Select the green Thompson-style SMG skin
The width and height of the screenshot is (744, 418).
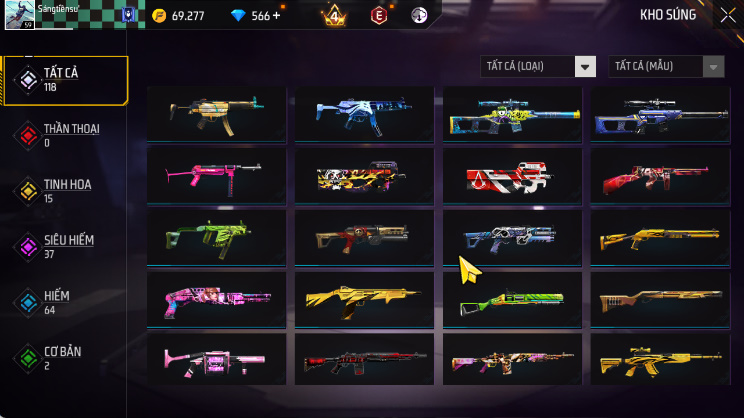pos(216,237)
